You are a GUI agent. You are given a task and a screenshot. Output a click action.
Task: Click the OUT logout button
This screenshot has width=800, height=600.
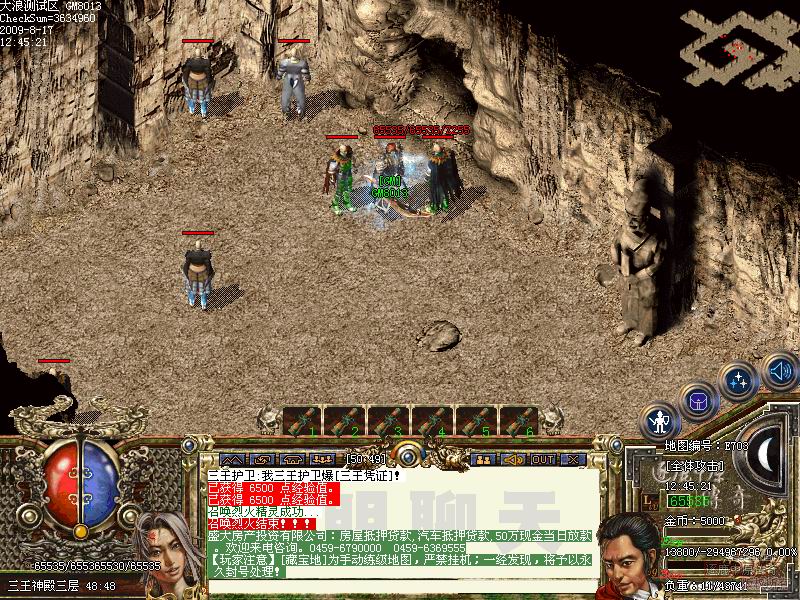[x=543, y=459]
